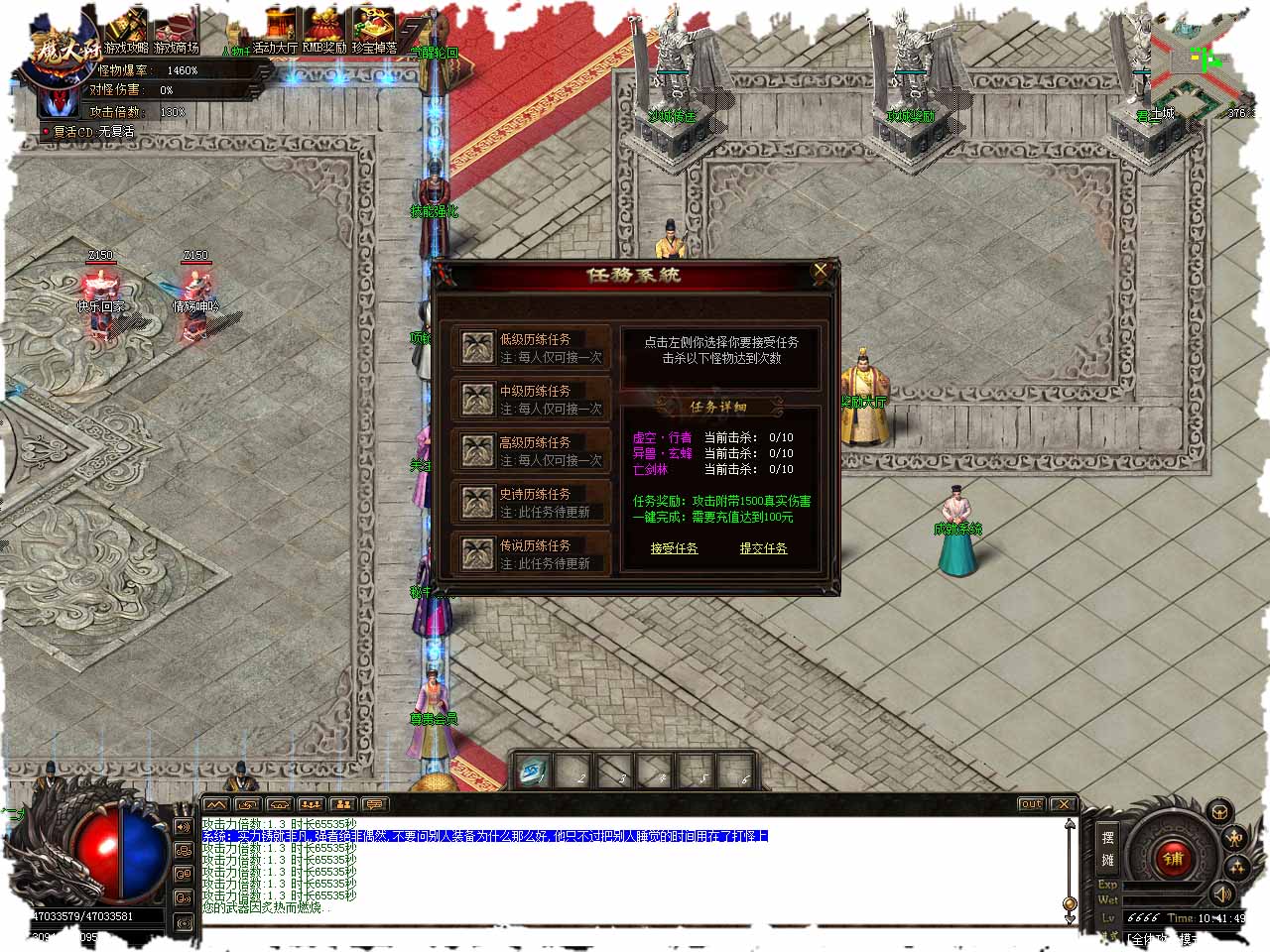Click the 摆摊 stall button
1270x952 pixels.
pos(1108,848)
